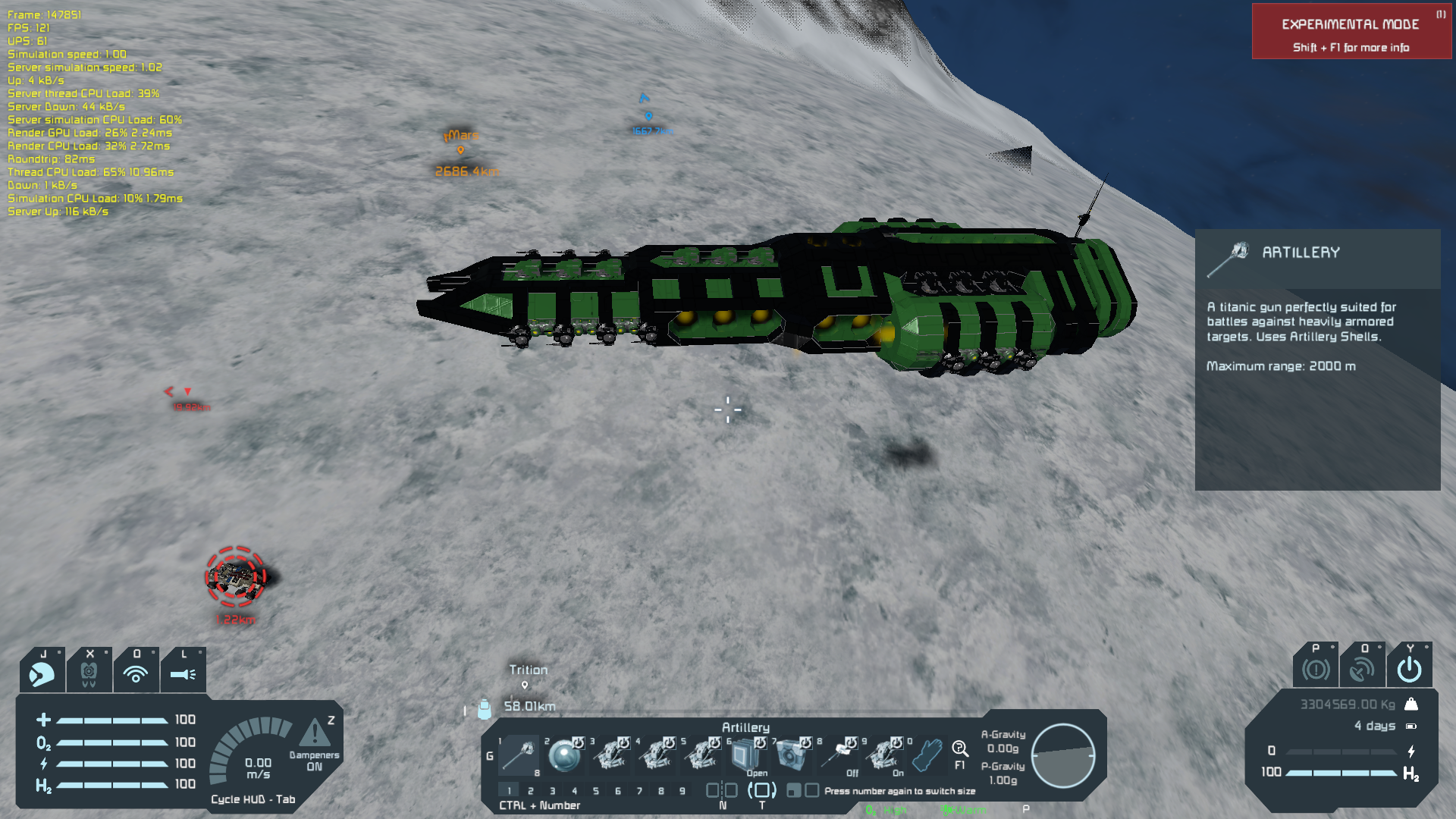The width and height of the screenshot is (1456, 819).
Task: Toggle the flashlight icon
Action: point(183,672)
